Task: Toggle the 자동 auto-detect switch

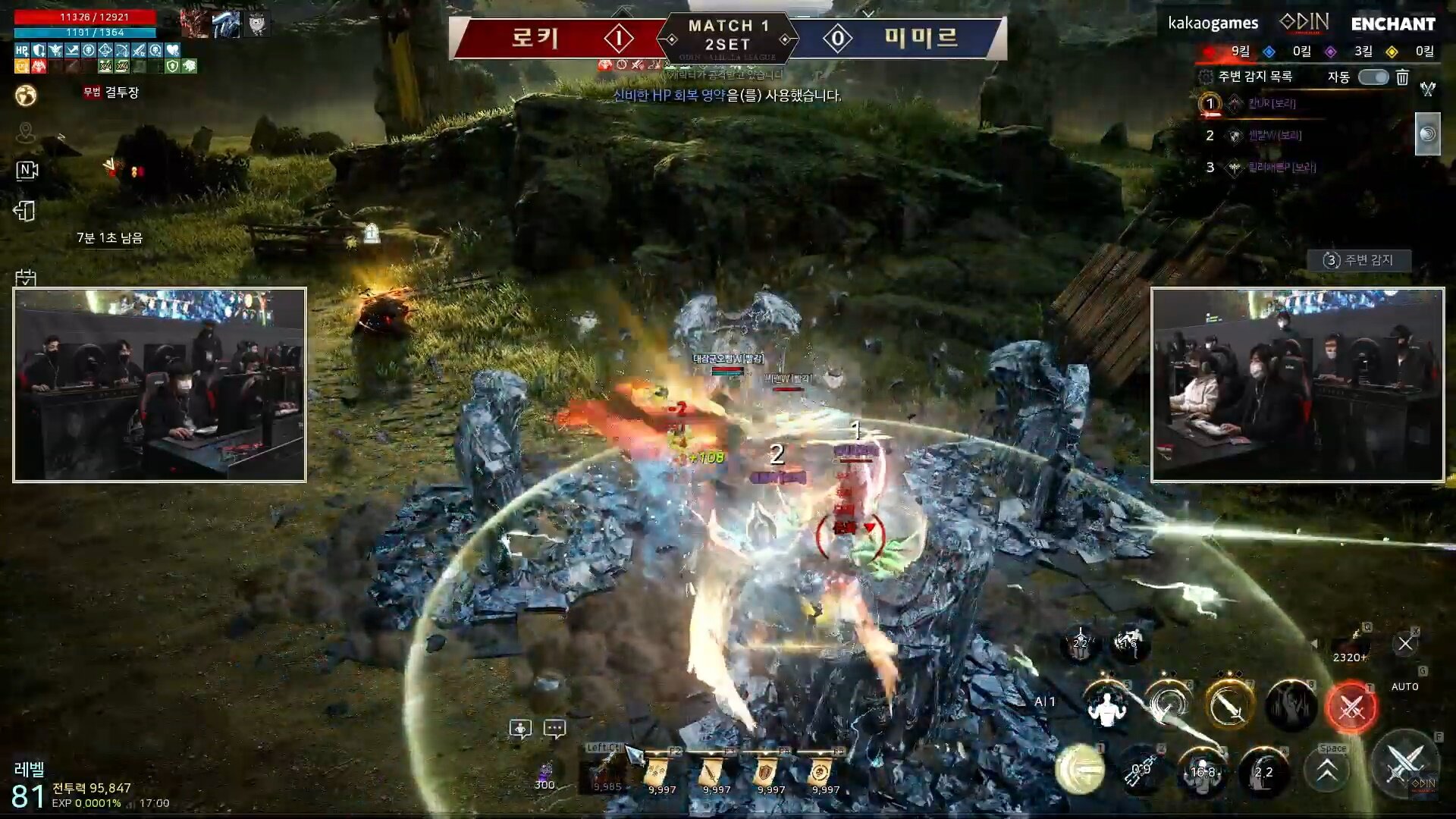Action: pyautogui.click(x=1373, y=77)
